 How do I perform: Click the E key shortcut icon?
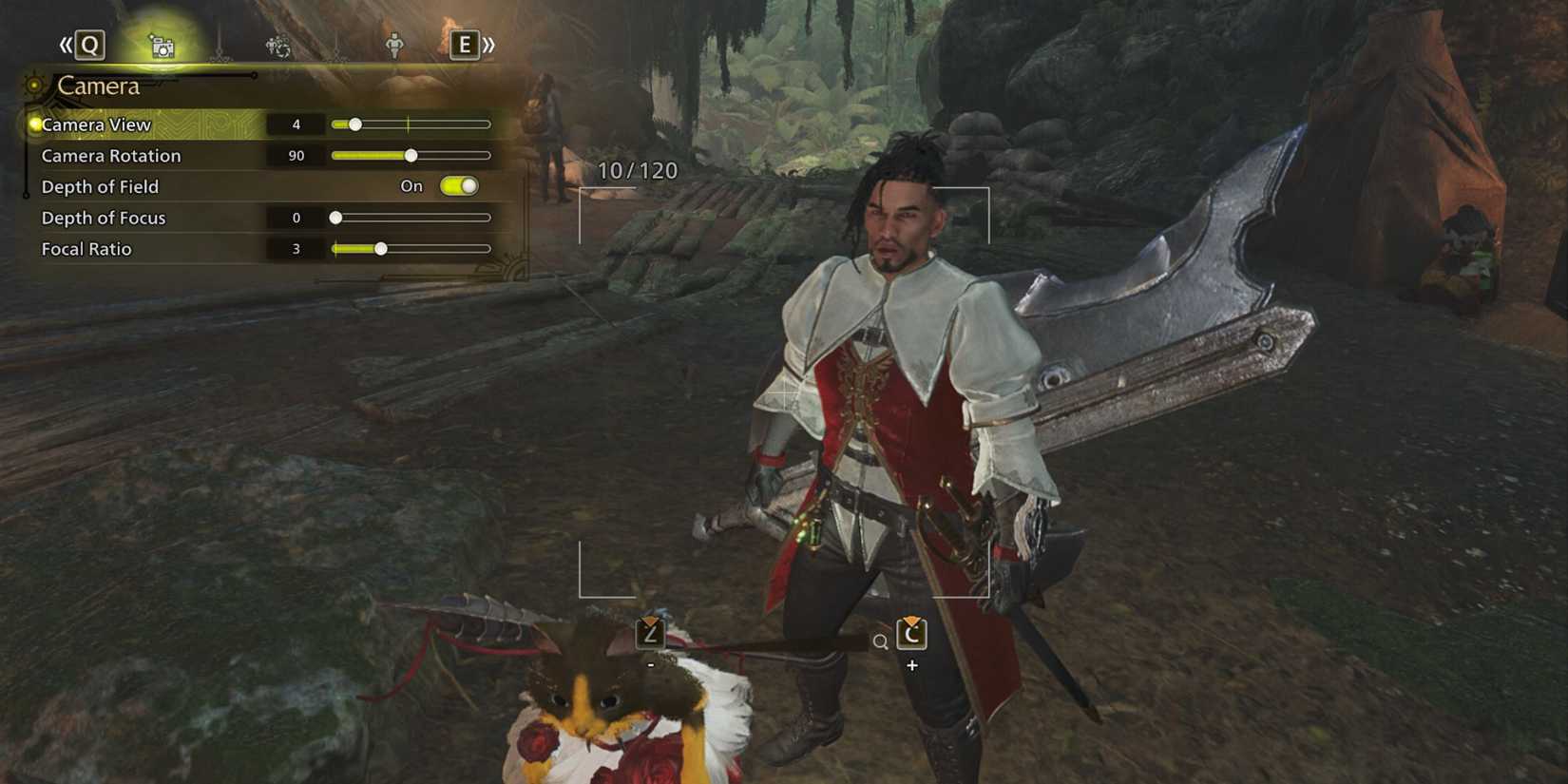pos(465,45)
